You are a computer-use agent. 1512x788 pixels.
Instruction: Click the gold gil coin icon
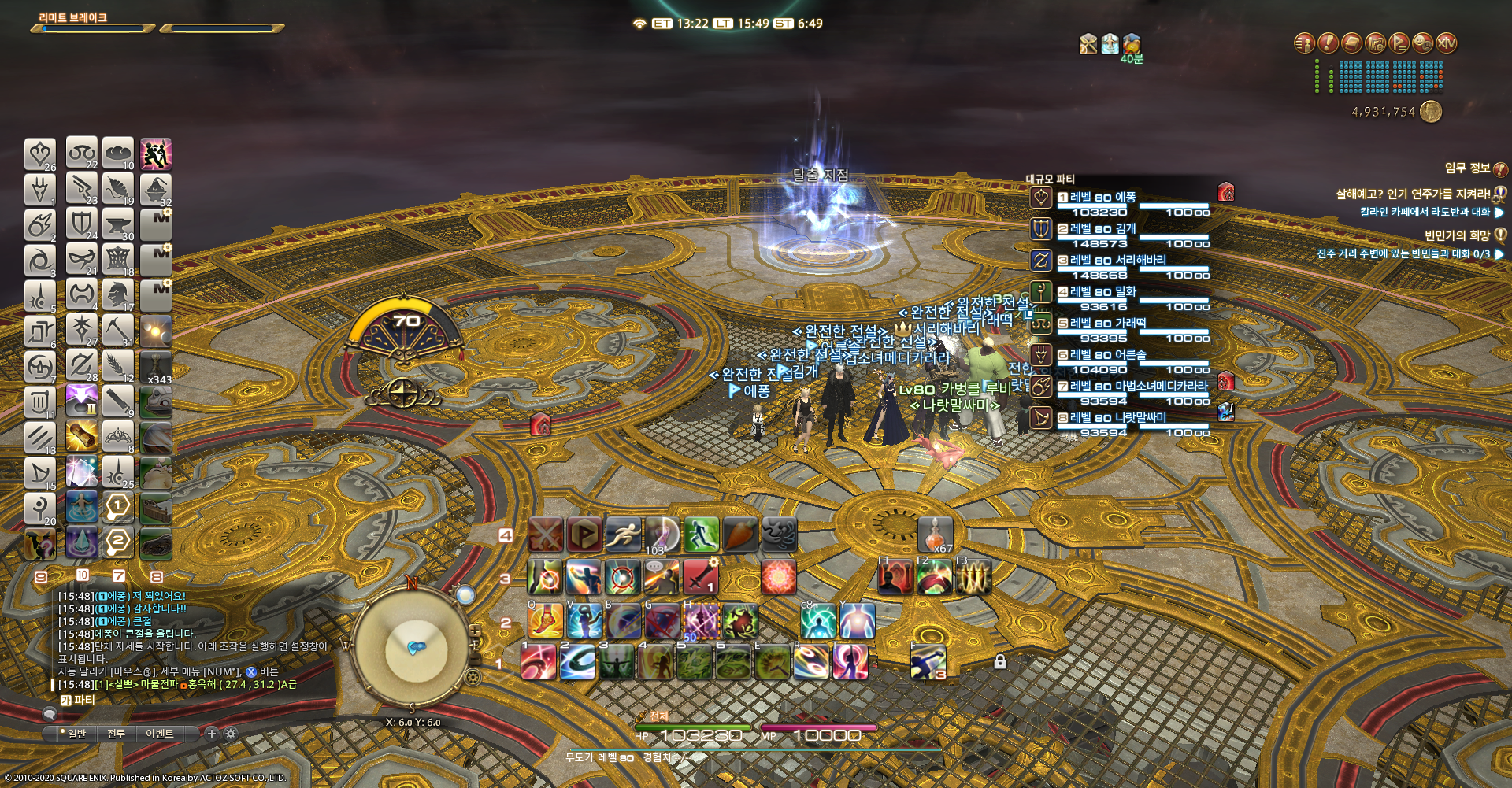pyautogui.click(x=1431, y=112)
